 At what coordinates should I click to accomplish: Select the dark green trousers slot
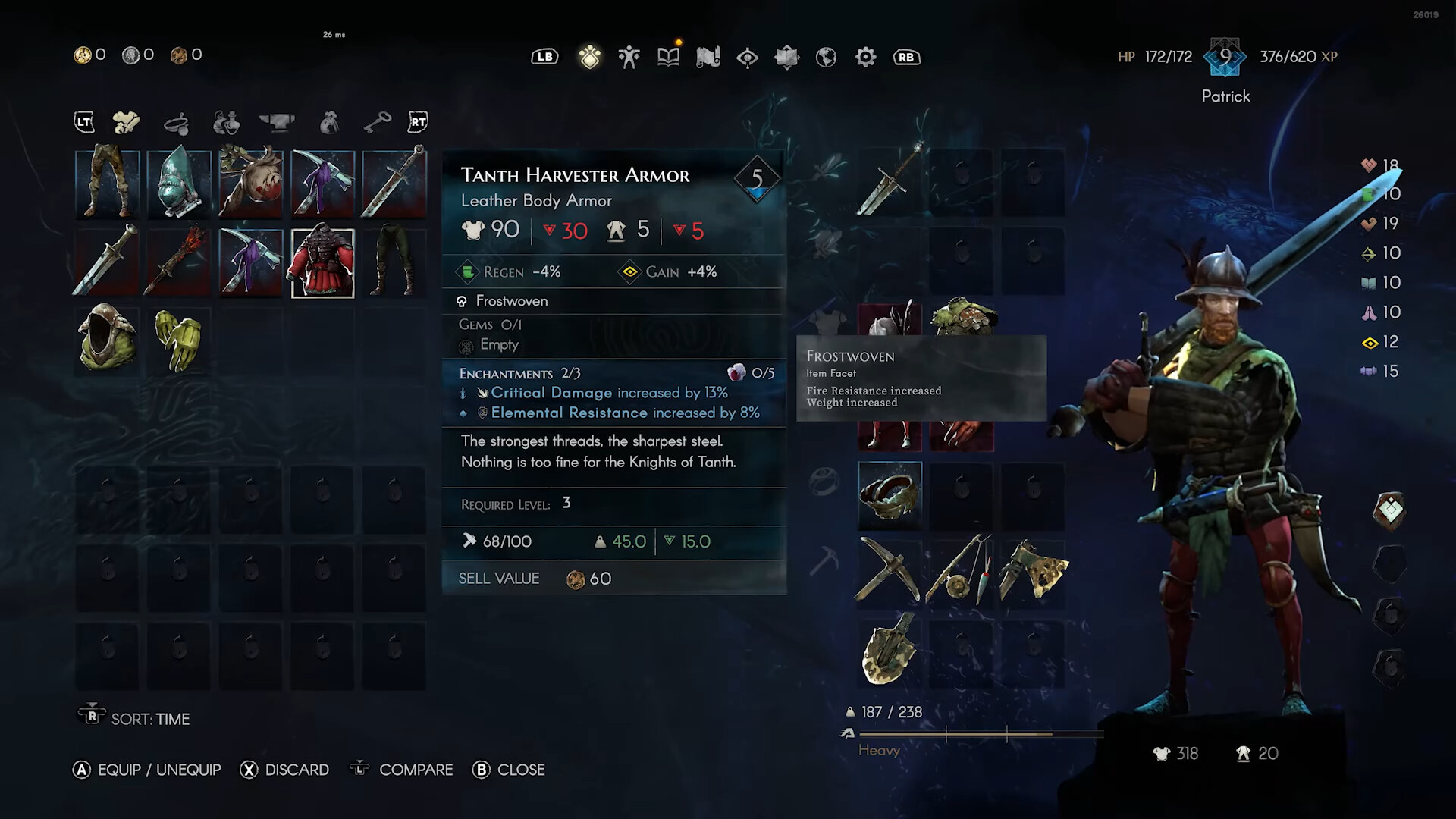coord(394,263)
